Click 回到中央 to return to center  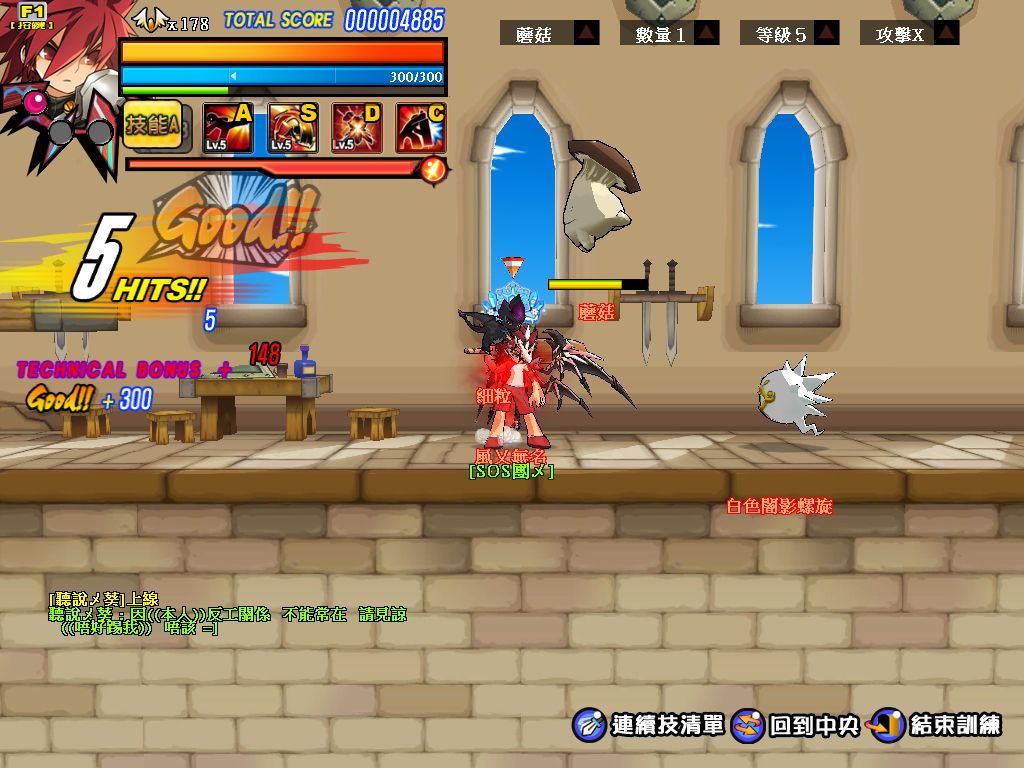797,725
